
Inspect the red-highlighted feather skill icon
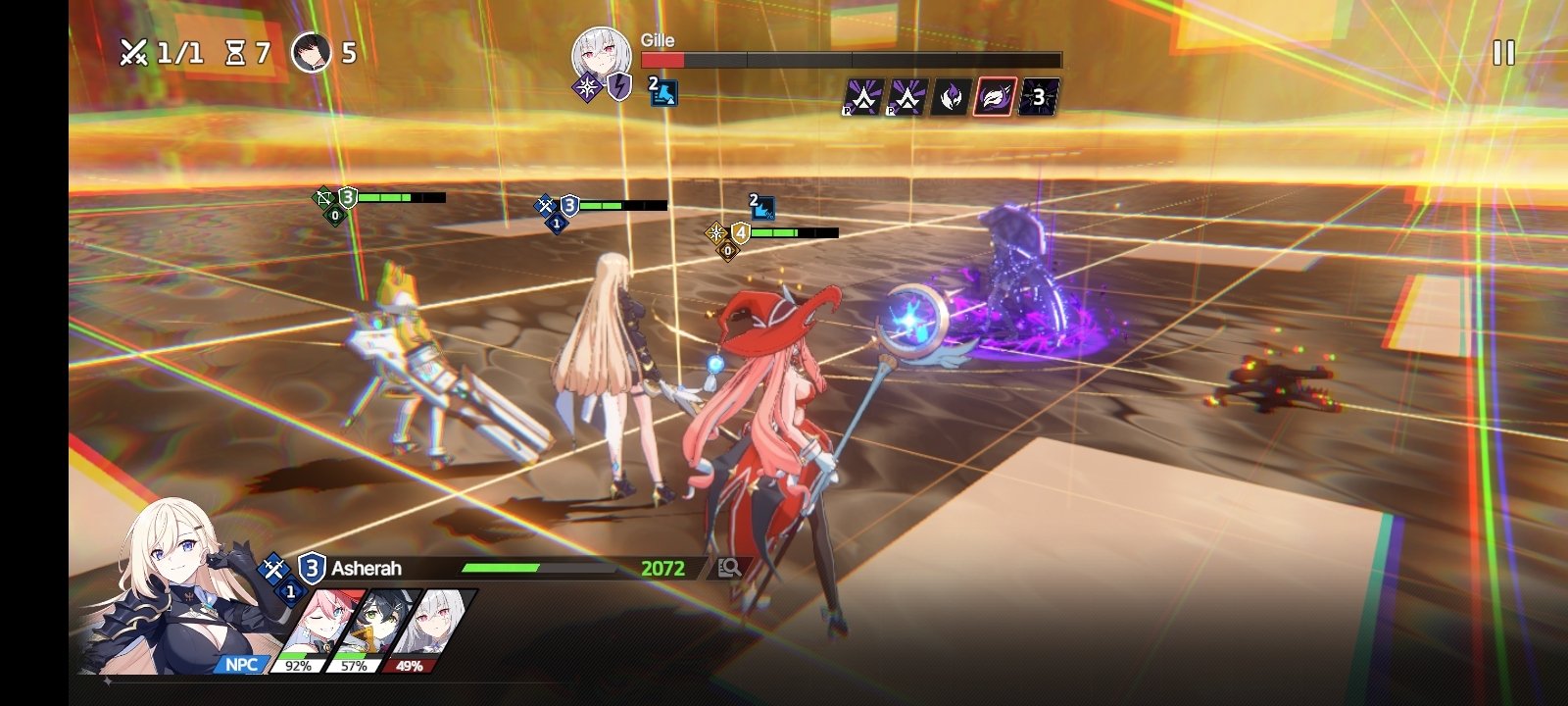(x=994, y=97)
